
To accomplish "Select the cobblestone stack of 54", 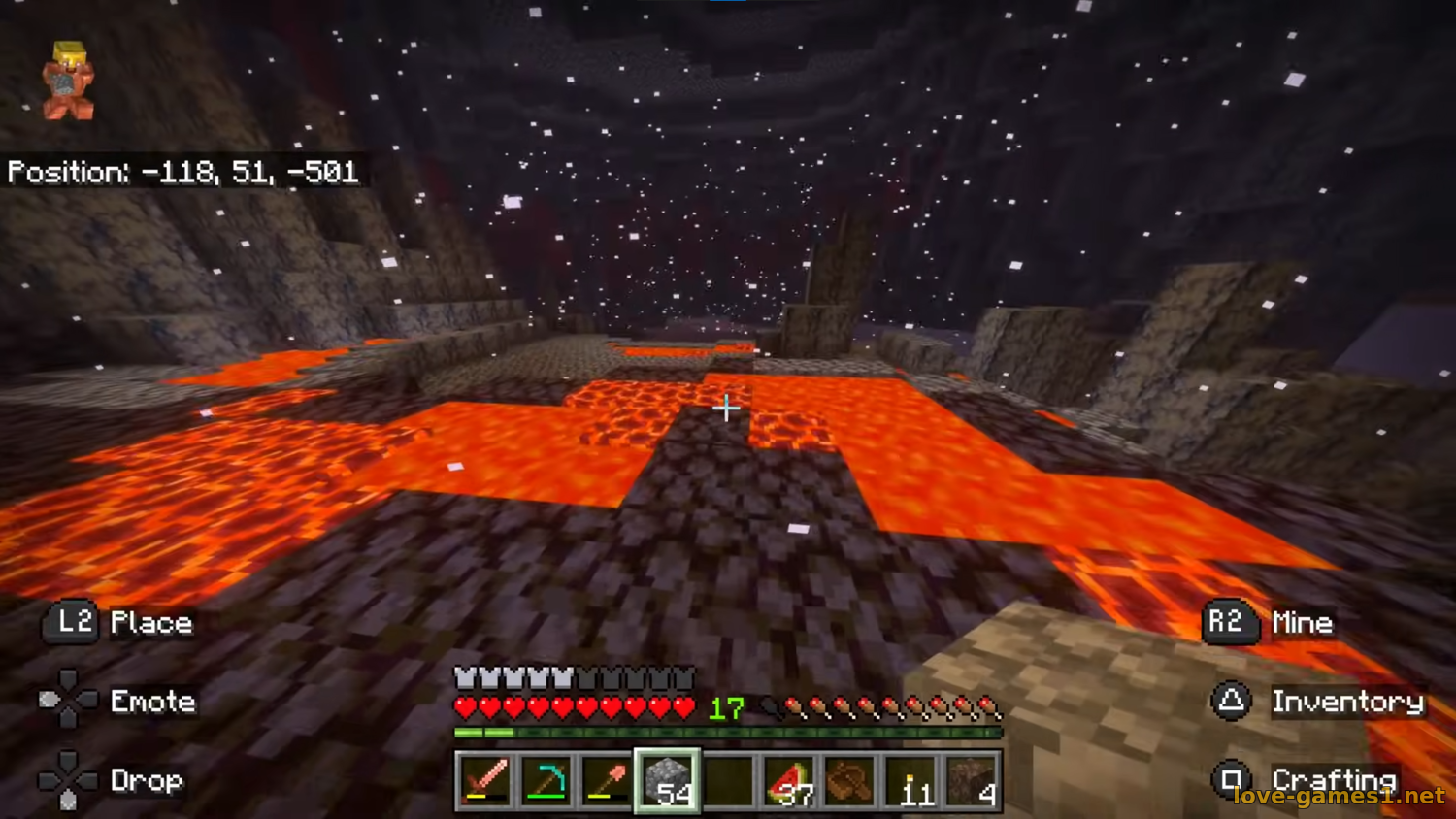I will click(x=667, y=780).
